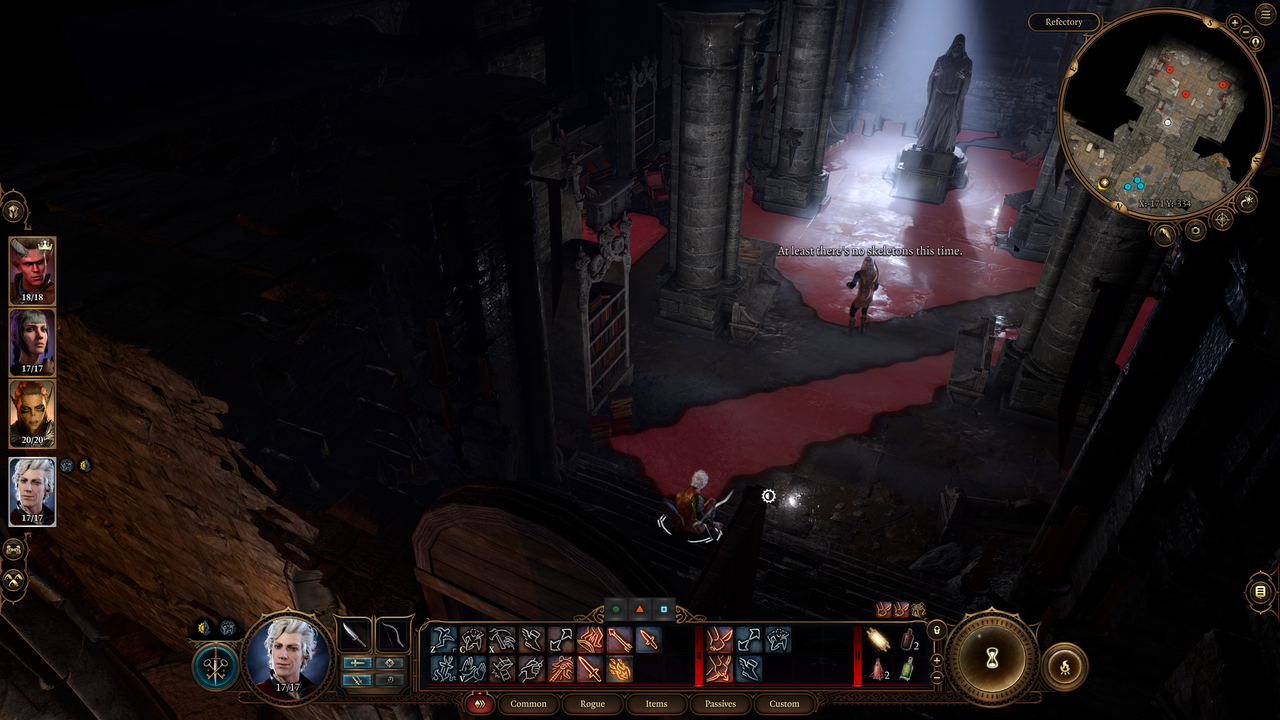Viewport: 1280px width, 720px height.
Task: Show the Items hotbar tab
Action: (x=656, y=703)
